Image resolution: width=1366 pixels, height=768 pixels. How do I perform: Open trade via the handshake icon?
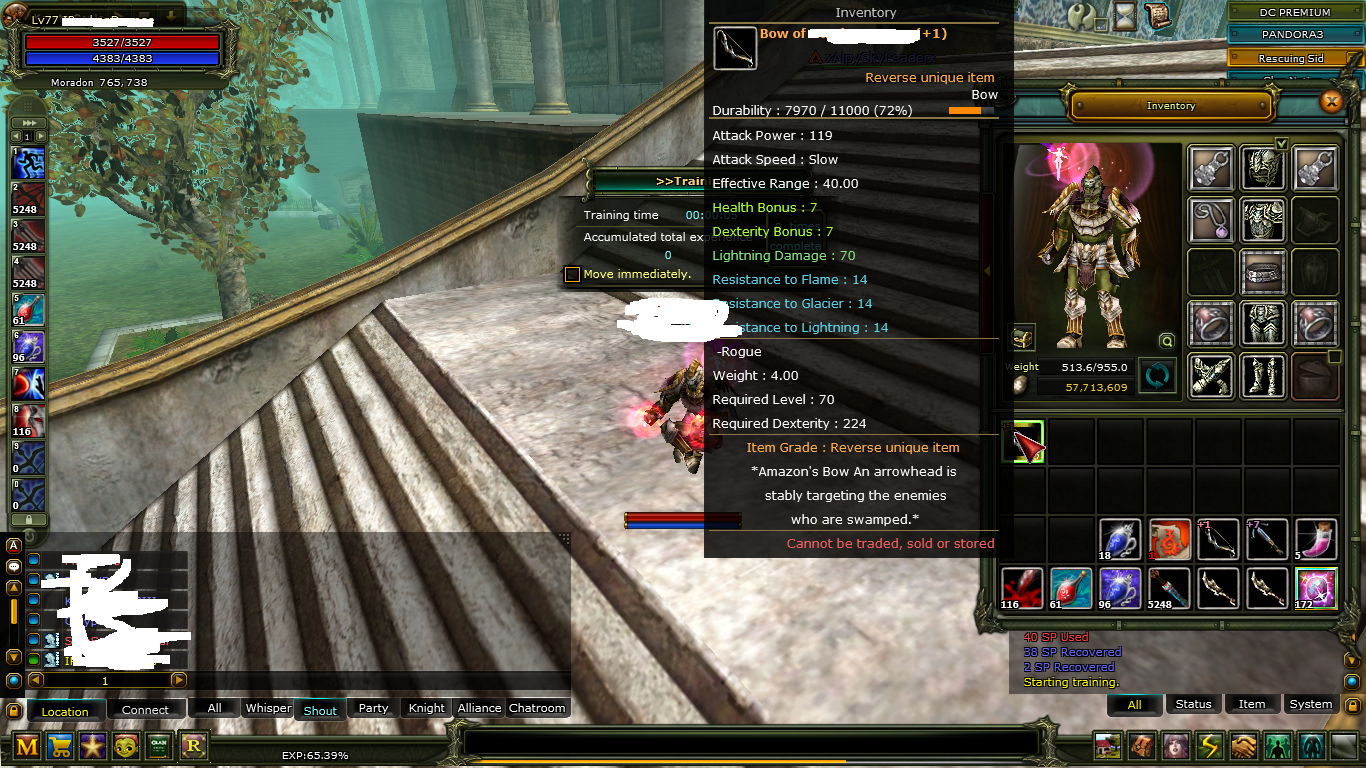pos(1242,746)
